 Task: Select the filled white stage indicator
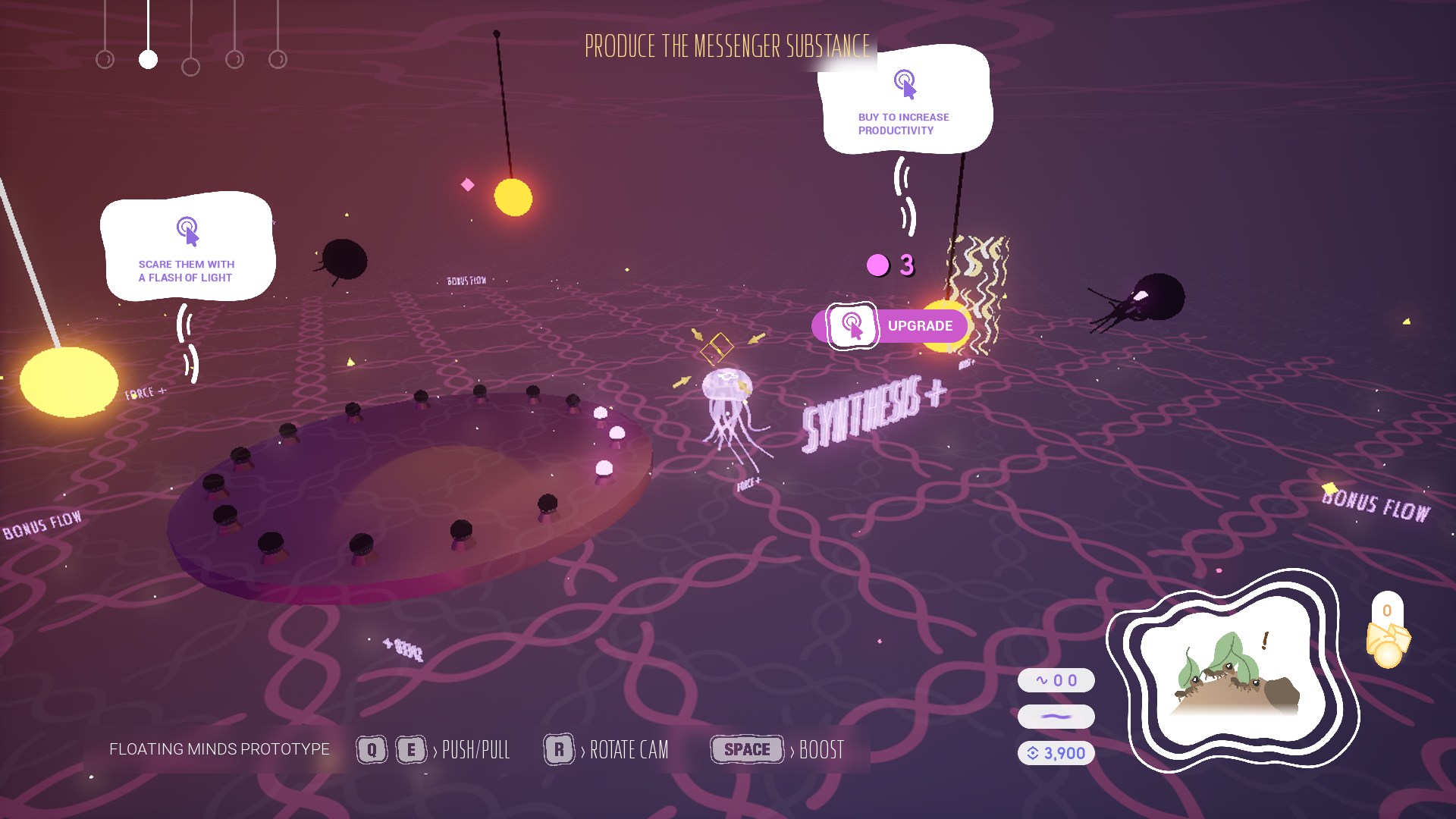point(148,59)
